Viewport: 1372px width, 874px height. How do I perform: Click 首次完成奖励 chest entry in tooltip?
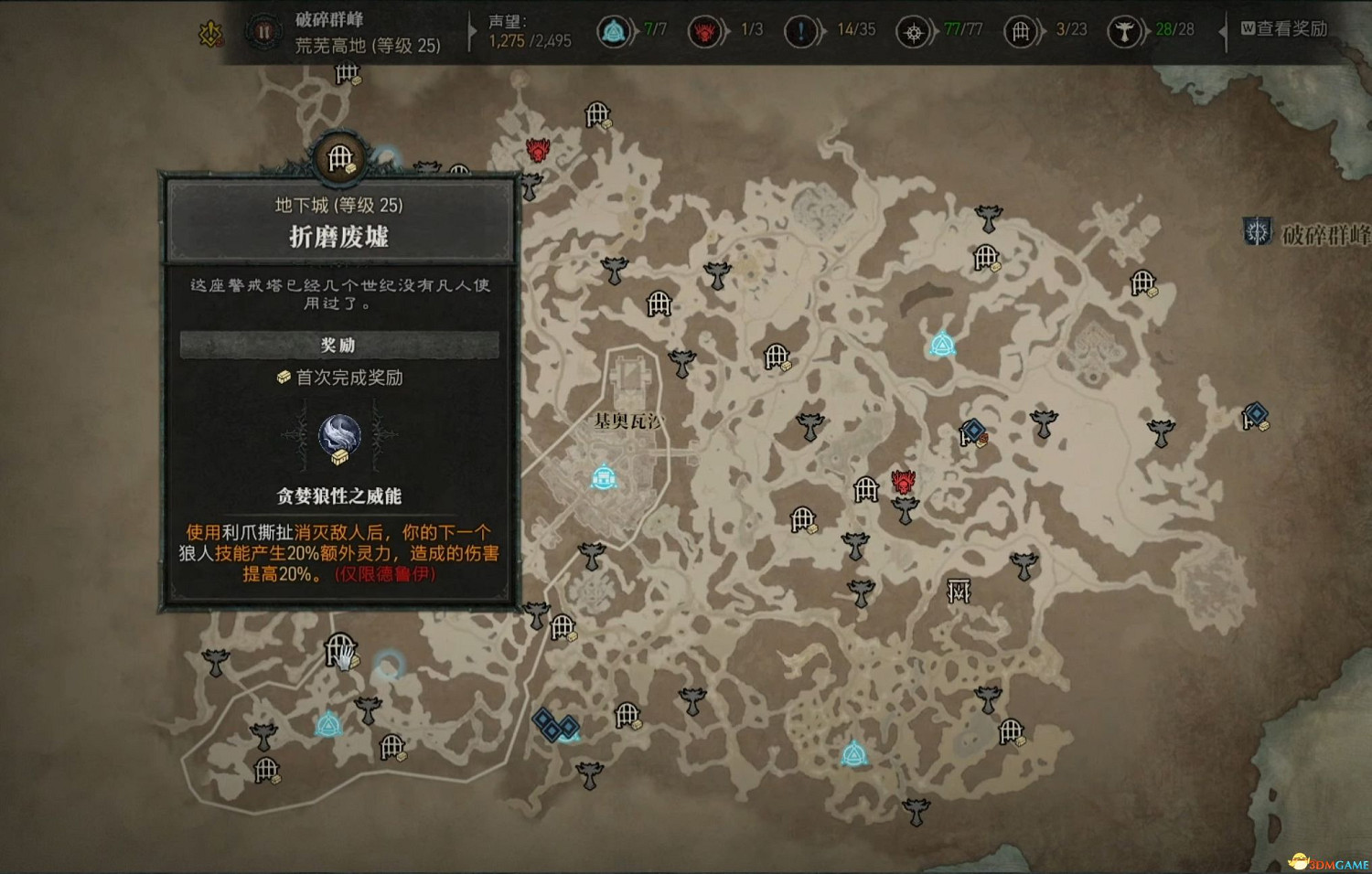338,378
